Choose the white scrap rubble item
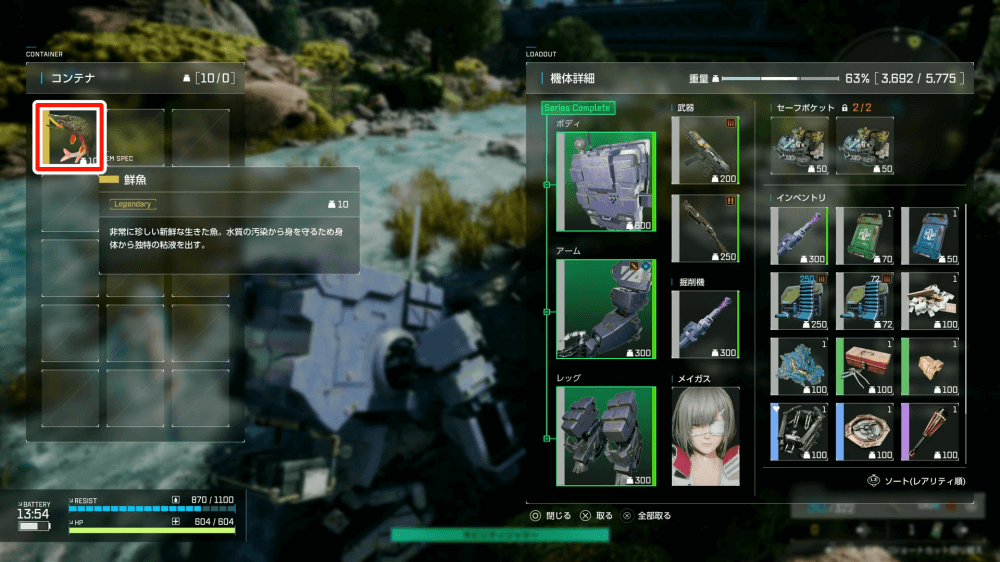 [929, 301]
